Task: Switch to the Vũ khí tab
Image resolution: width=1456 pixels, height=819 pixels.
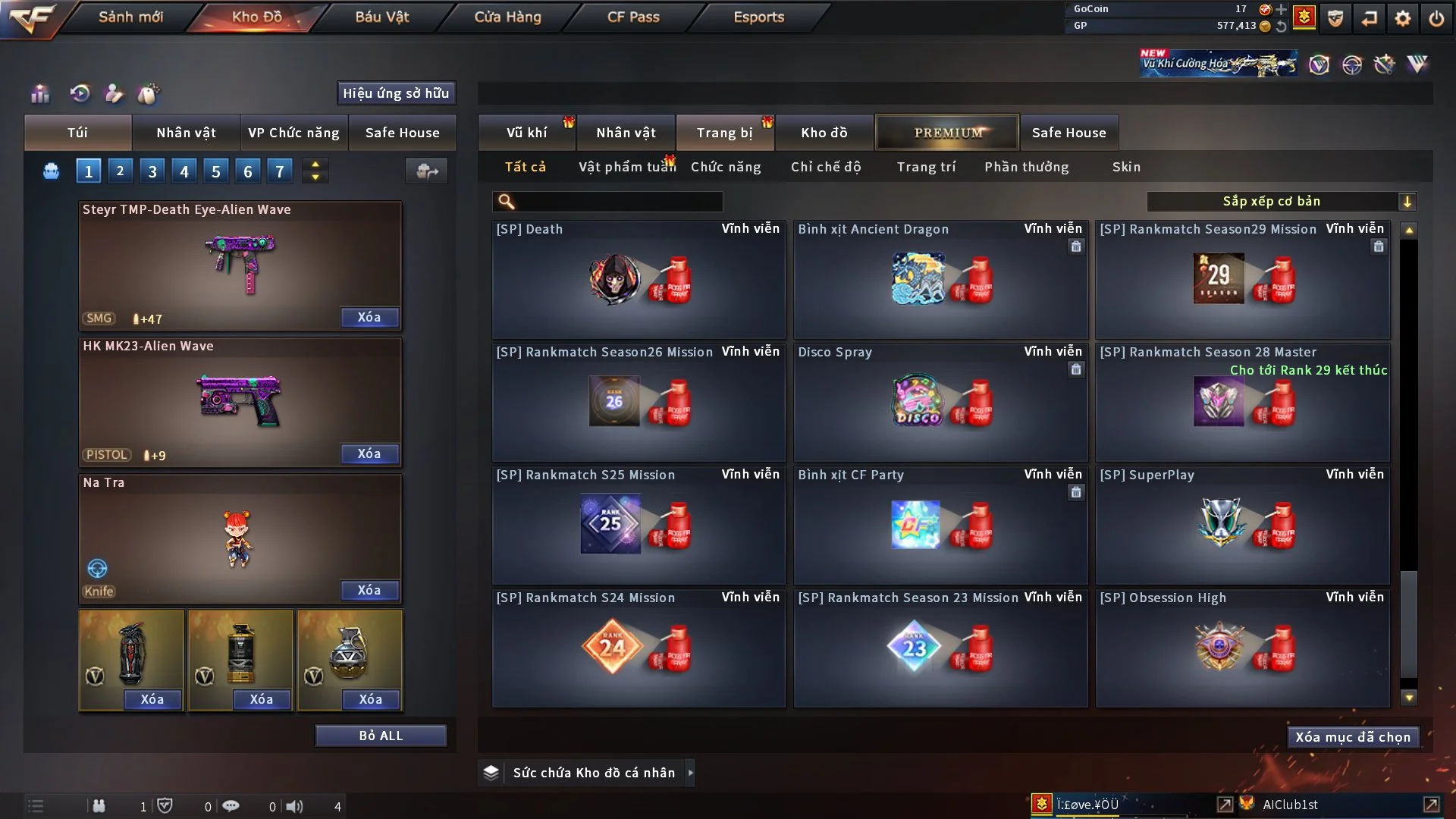Action: [x=526, y=133]
